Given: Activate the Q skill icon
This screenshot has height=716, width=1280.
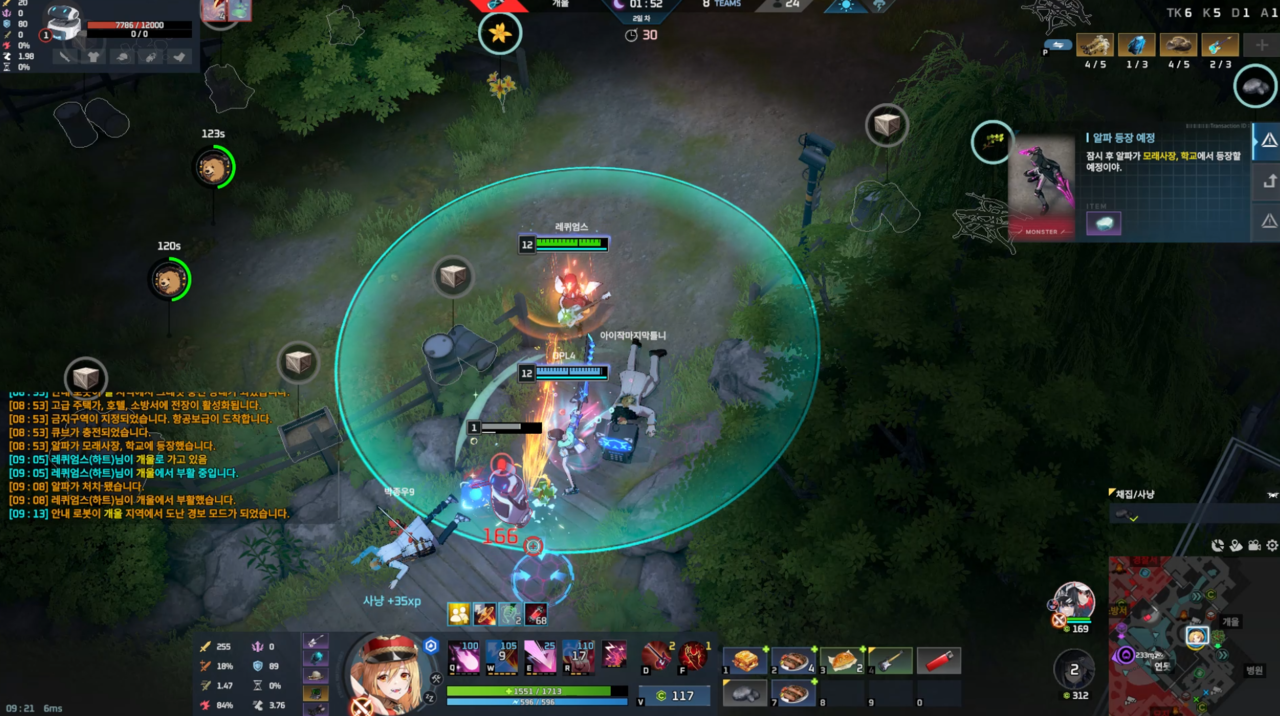Looking at the screenshot, I should click(x=462, y=655).
